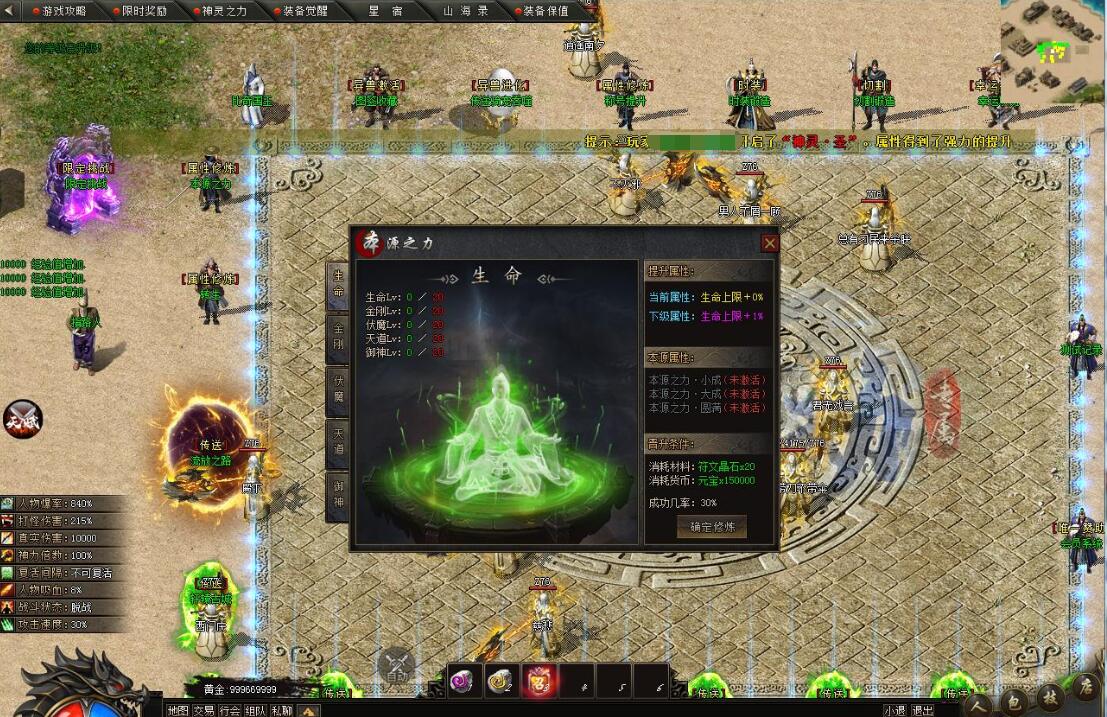
Task: Click the 退出 exit button
Action: click(923, 710)
